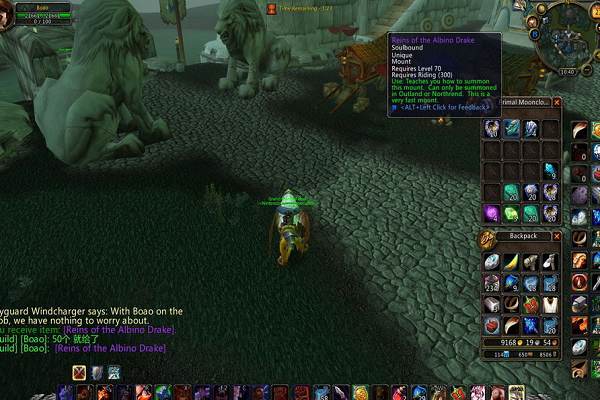Click the clock button under the minimap

[x=567, y=72]
